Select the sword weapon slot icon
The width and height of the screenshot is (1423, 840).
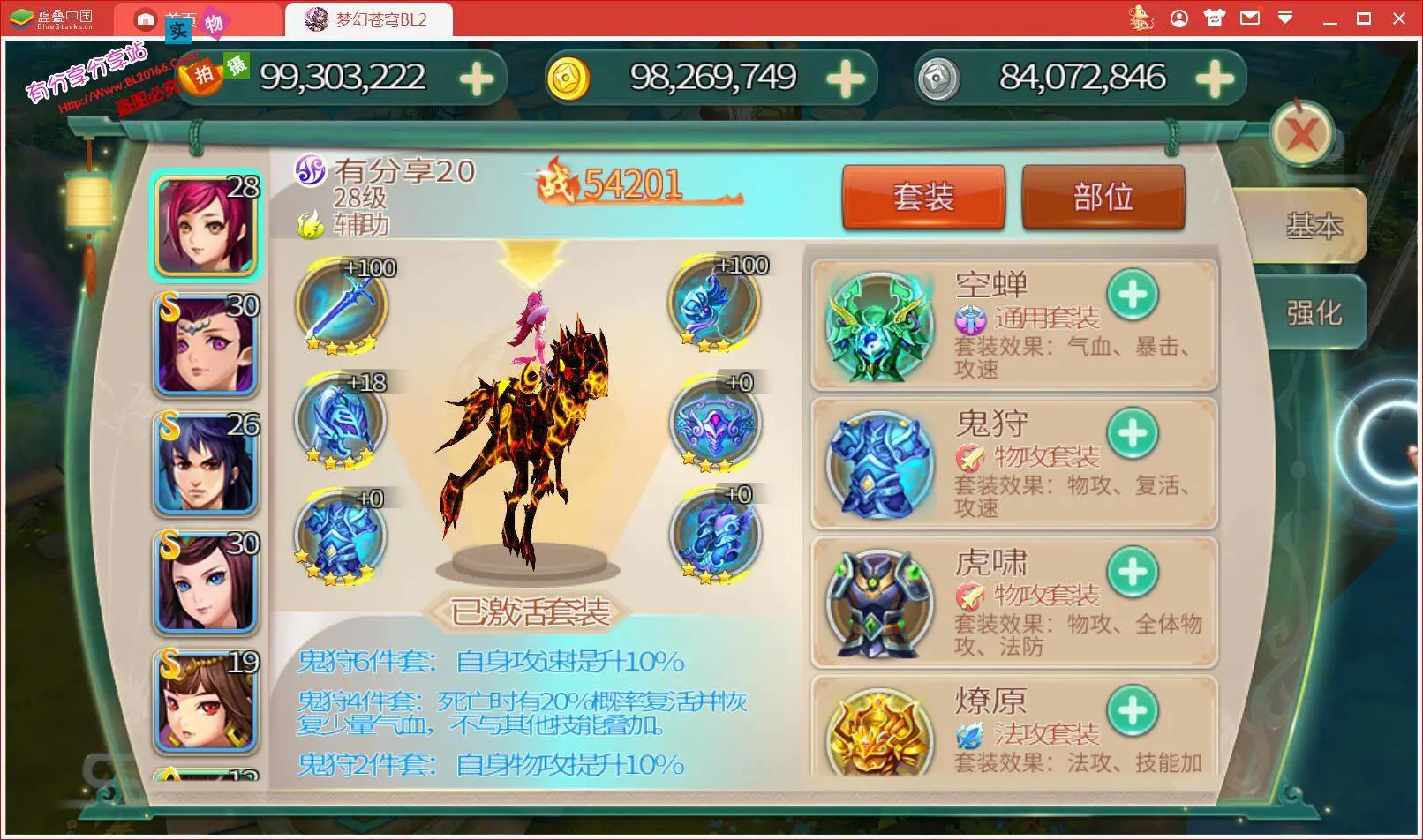click(x=340, y=304)
